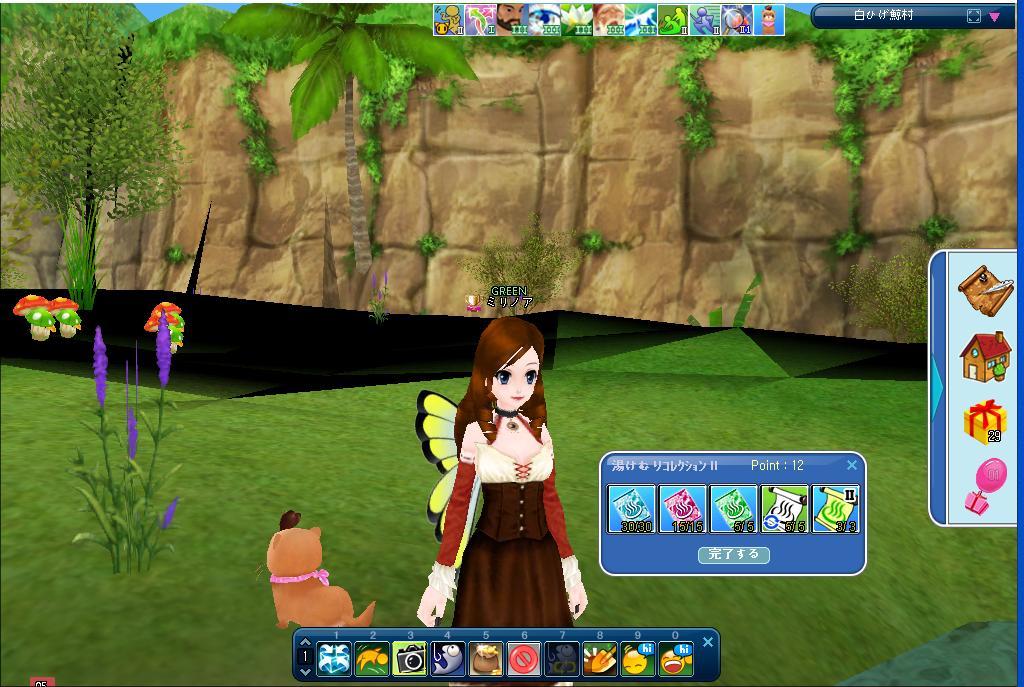Image resolution: width=1024 pixels, height=687 pixels.
Task: Click the red prohibited sign hotbar slot
Action: [x=524, y=659]
